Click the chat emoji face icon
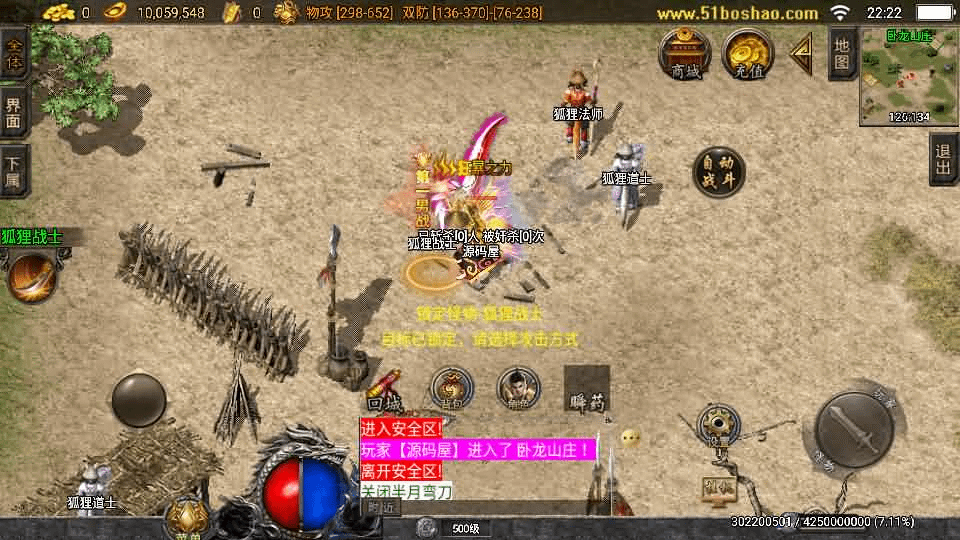Image resolution: width=960 pixels, height=540 pixels. [x=630, y=438]
